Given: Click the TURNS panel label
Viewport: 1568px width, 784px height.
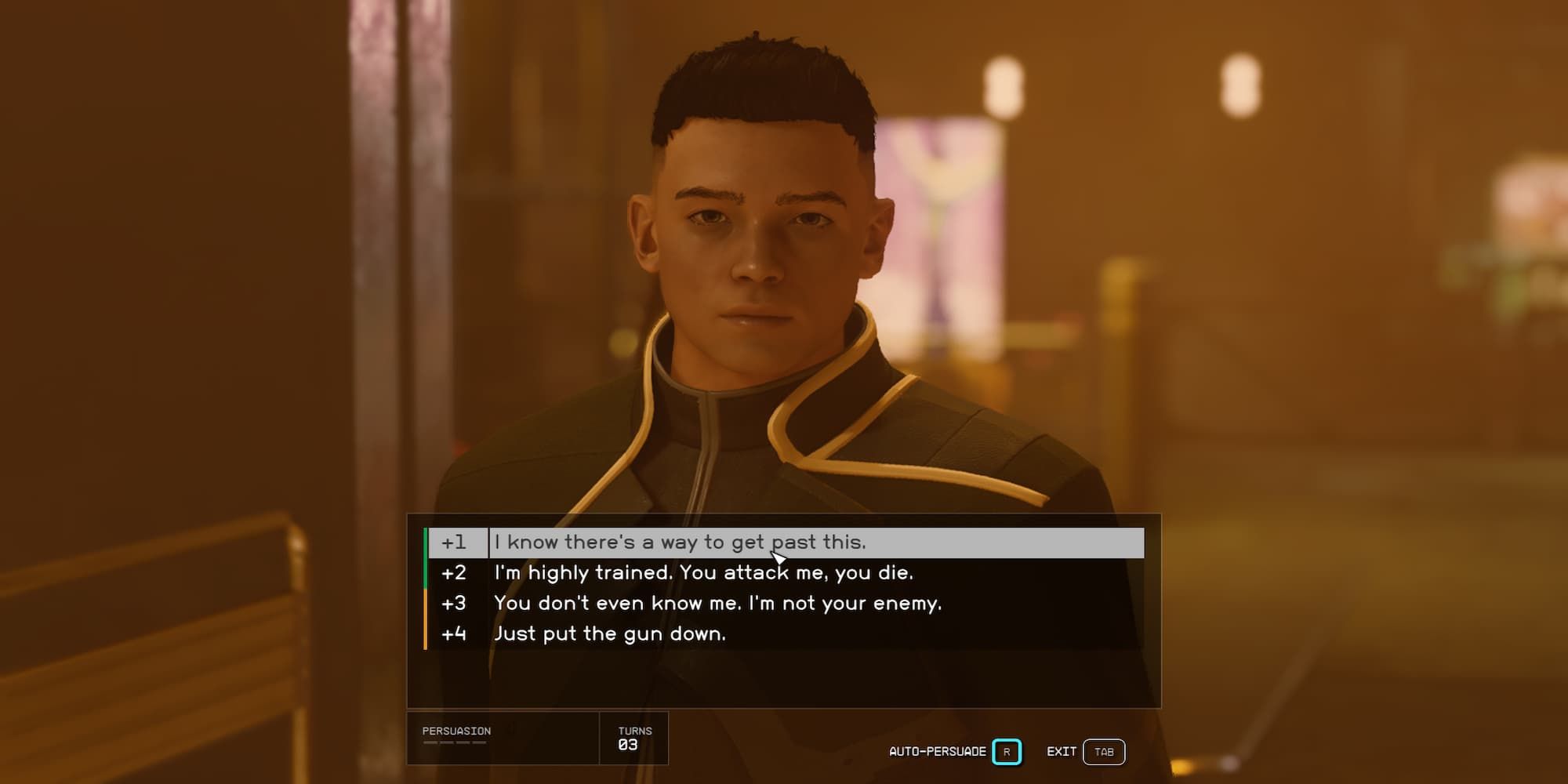Looking at the screenshot, I should (635, 730).
